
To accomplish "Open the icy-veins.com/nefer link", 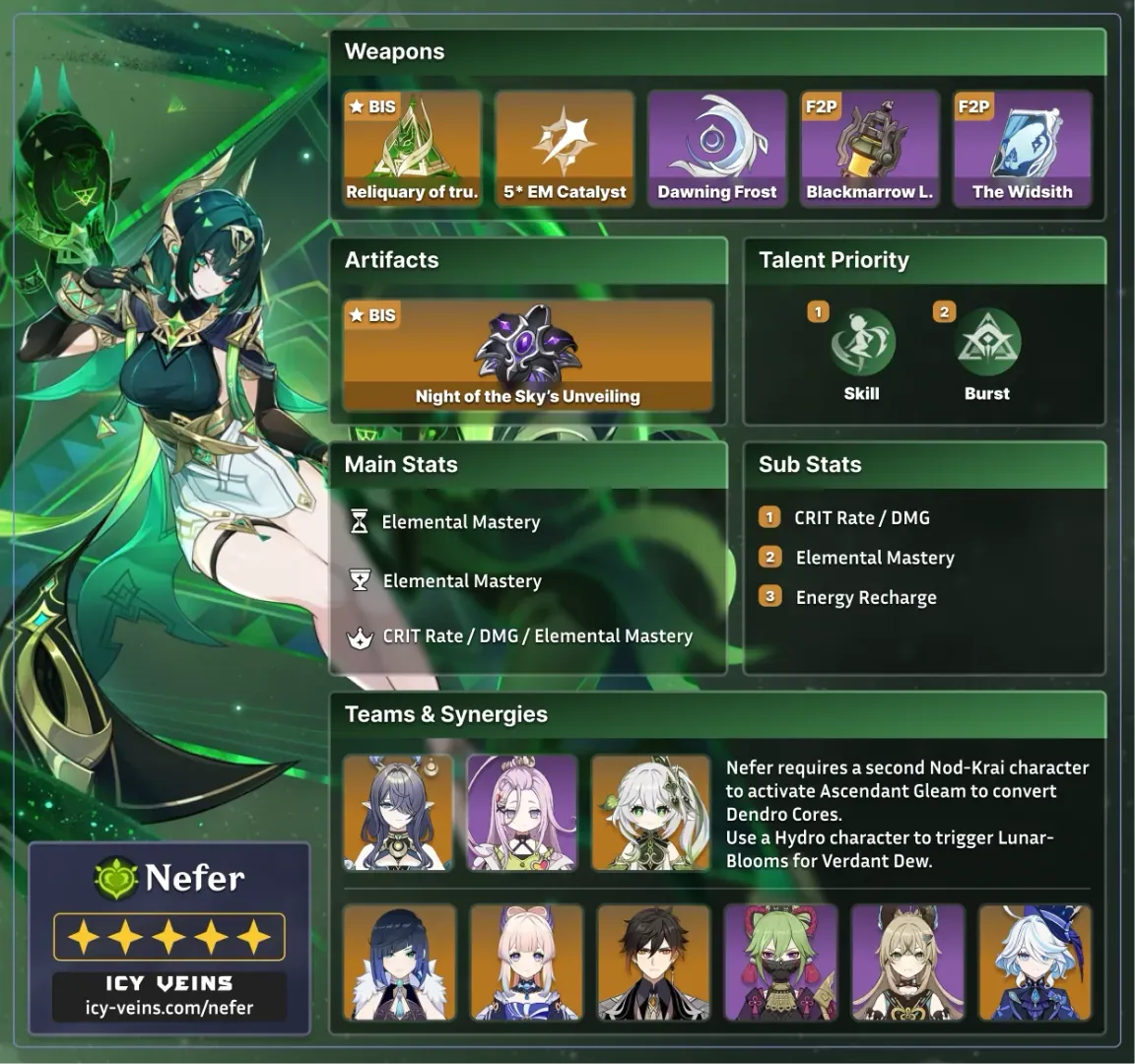I will 168,1008.
